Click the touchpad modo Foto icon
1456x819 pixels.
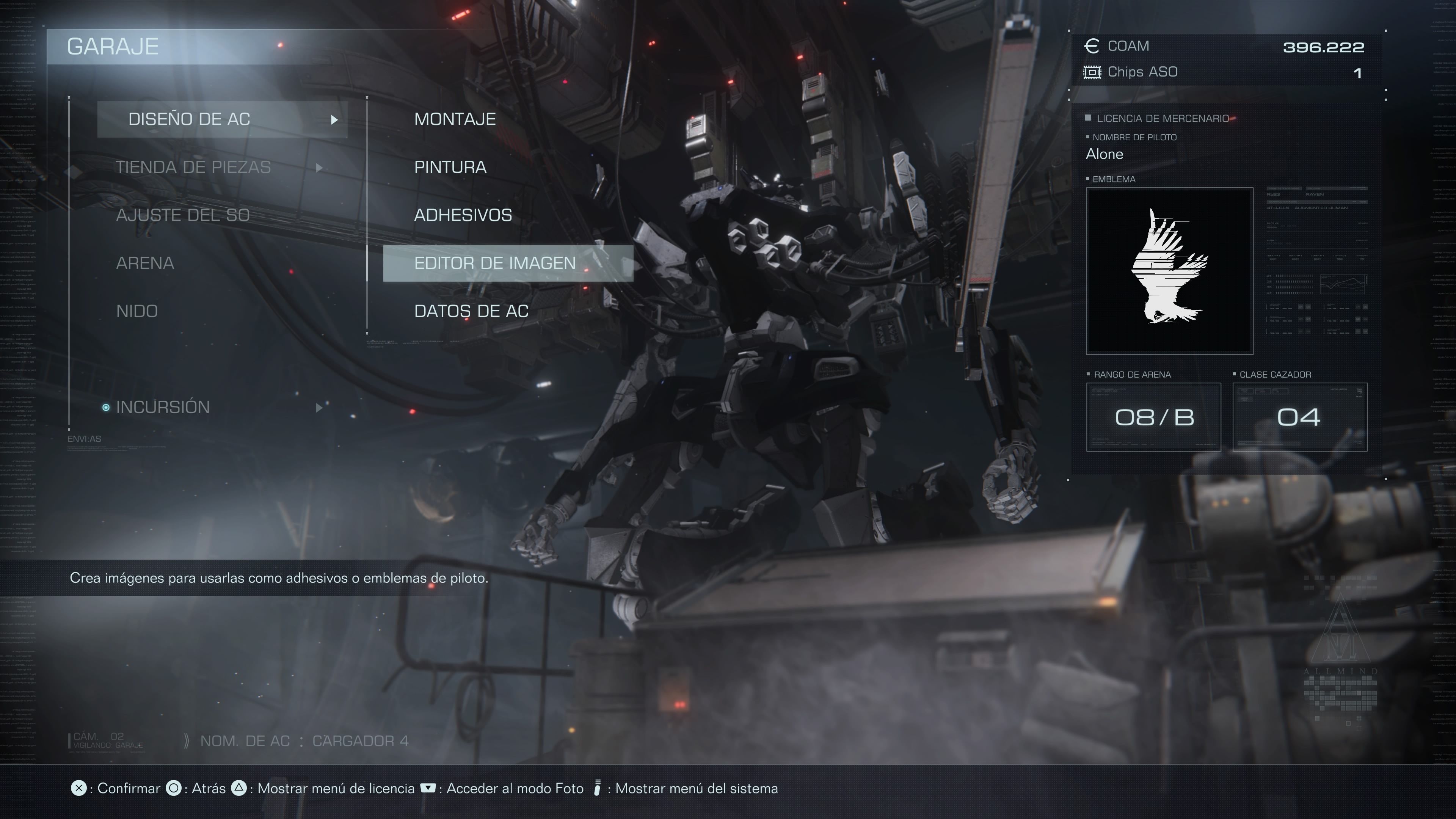[x=428, y=788]
